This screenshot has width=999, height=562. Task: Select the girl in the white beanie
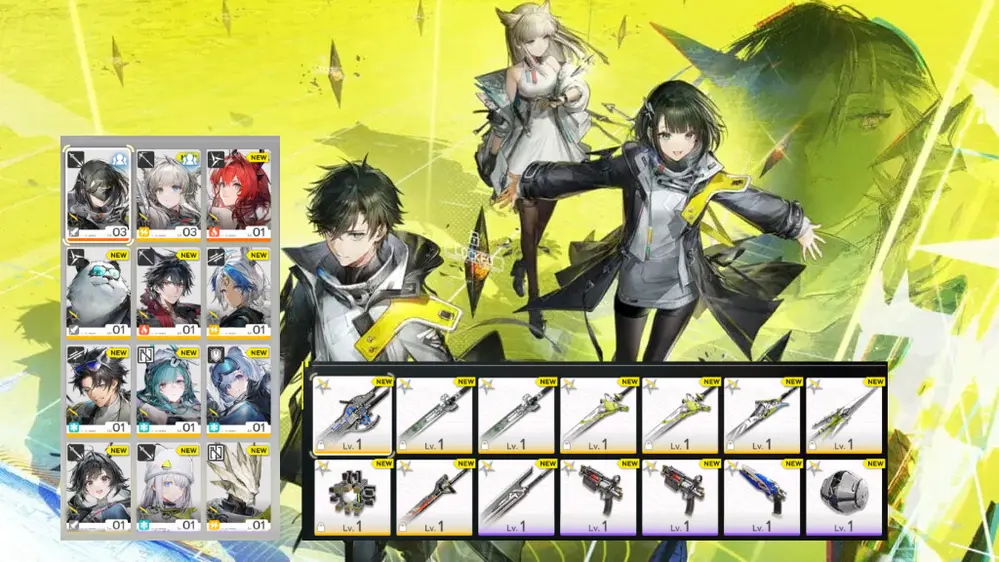pyautogui.click(x=169, y=487)
